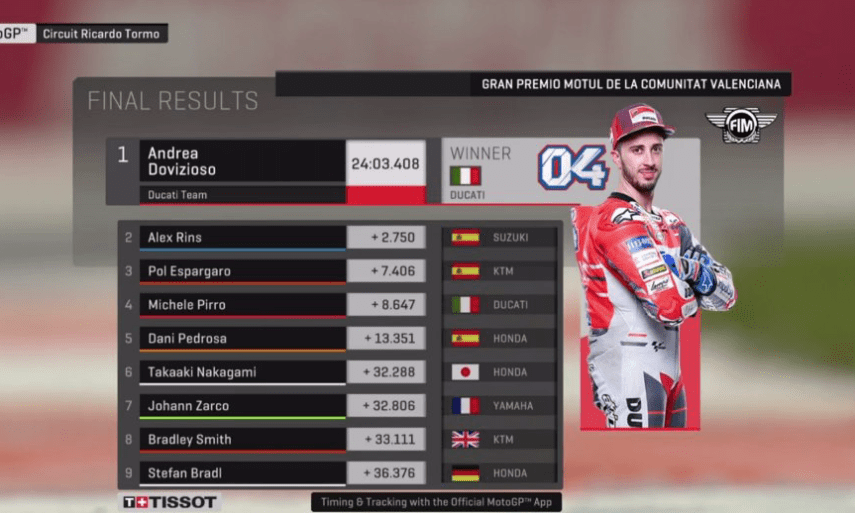Click the Tissot logo

click(x=169, y=502)
